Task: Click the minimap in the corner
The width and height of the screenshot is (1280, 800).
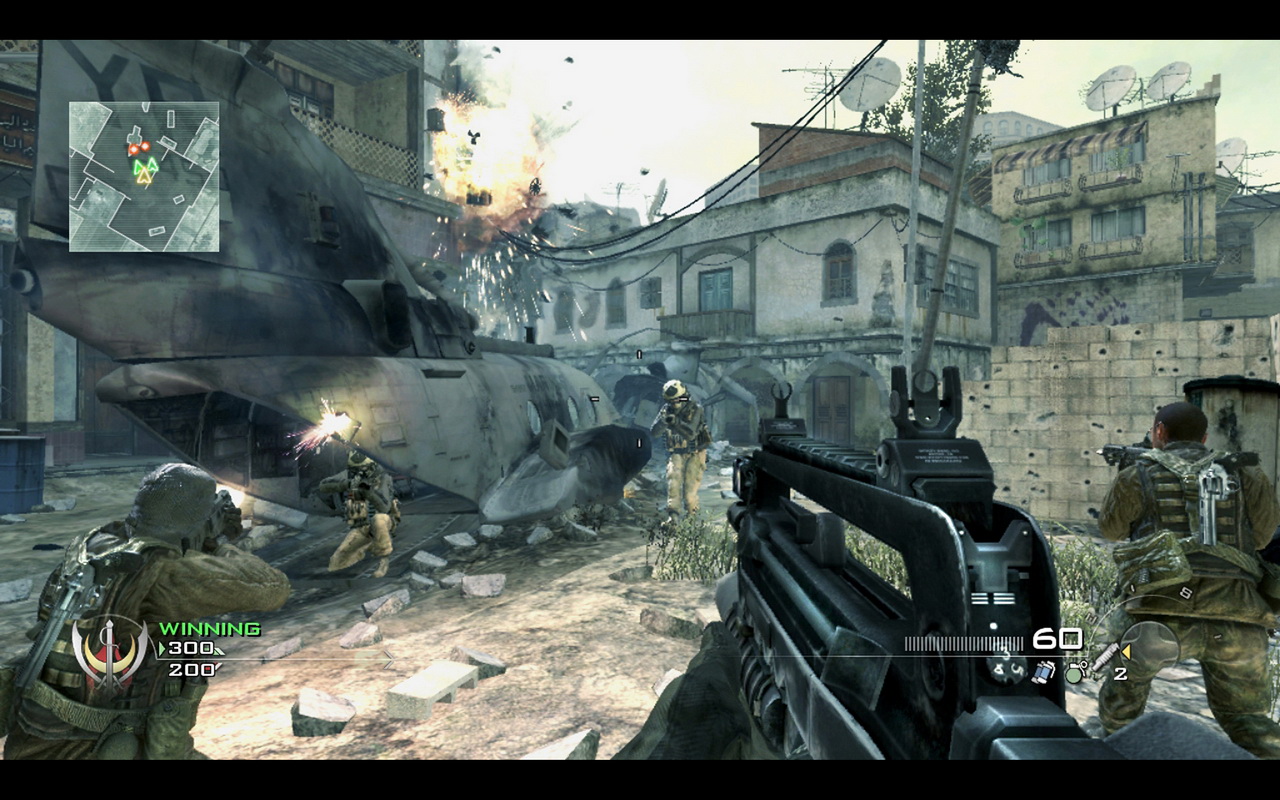Action: (x=144, y=176)
